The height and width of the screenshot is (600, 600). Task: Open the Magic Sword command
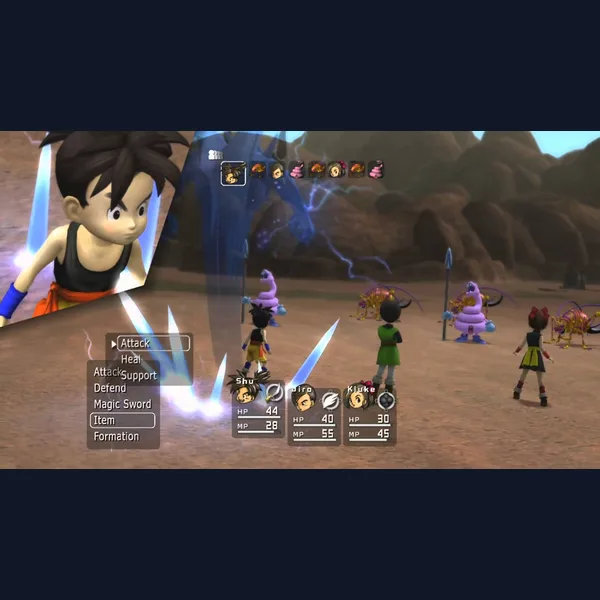(122, 404)
